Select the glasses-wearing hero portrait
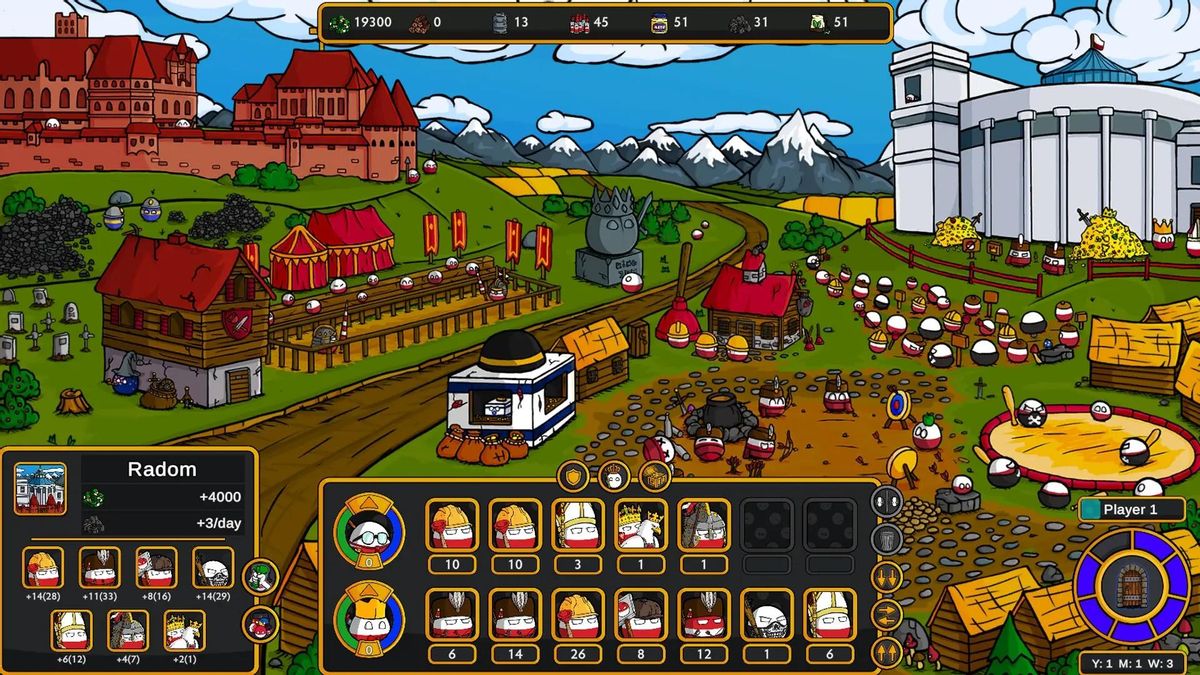This screenshot has height=675, width=1200. click(369, 531)
